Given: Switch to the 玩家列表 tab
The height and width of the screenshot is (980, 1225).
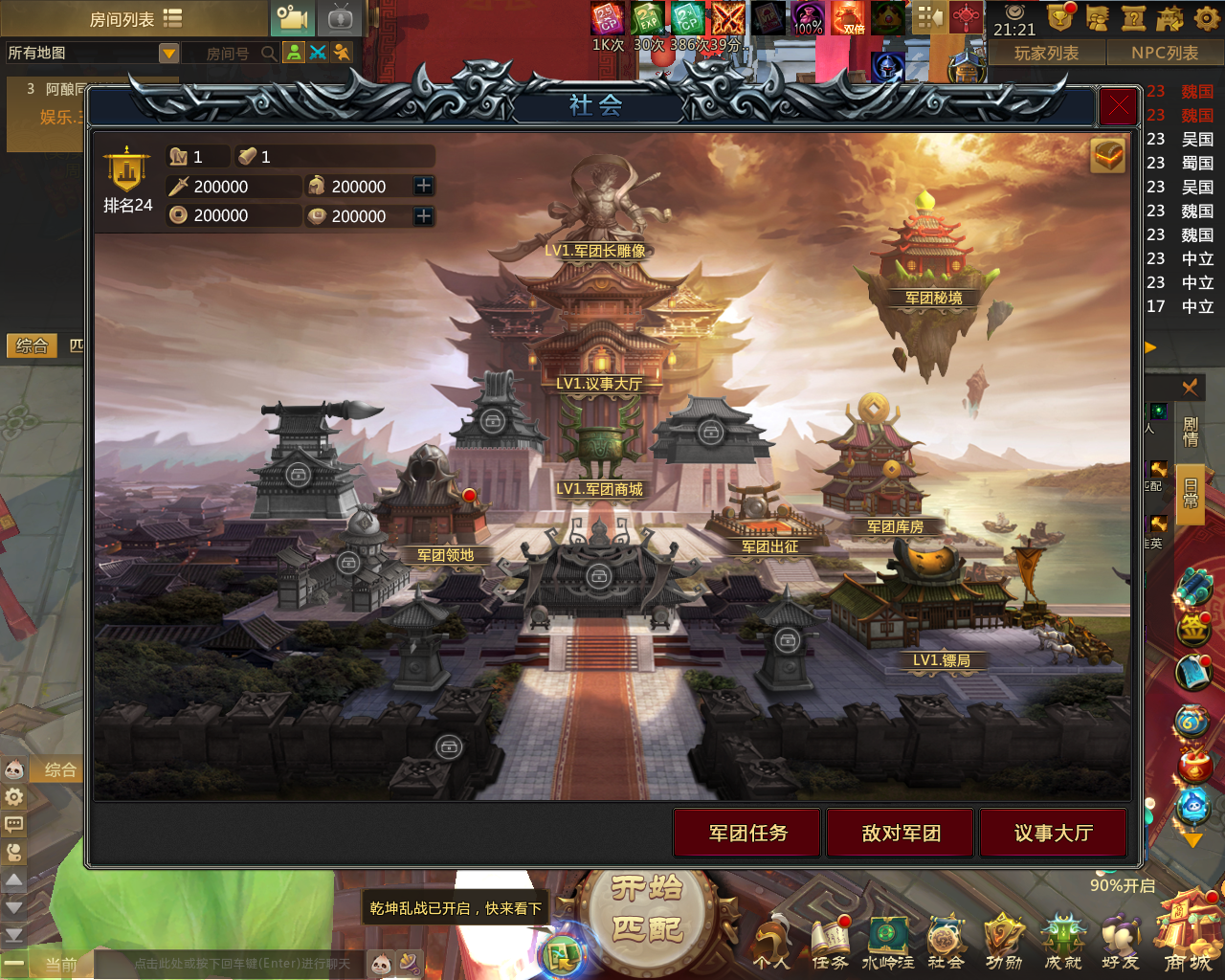Looking at the screenshot, I should (1046, 54).
